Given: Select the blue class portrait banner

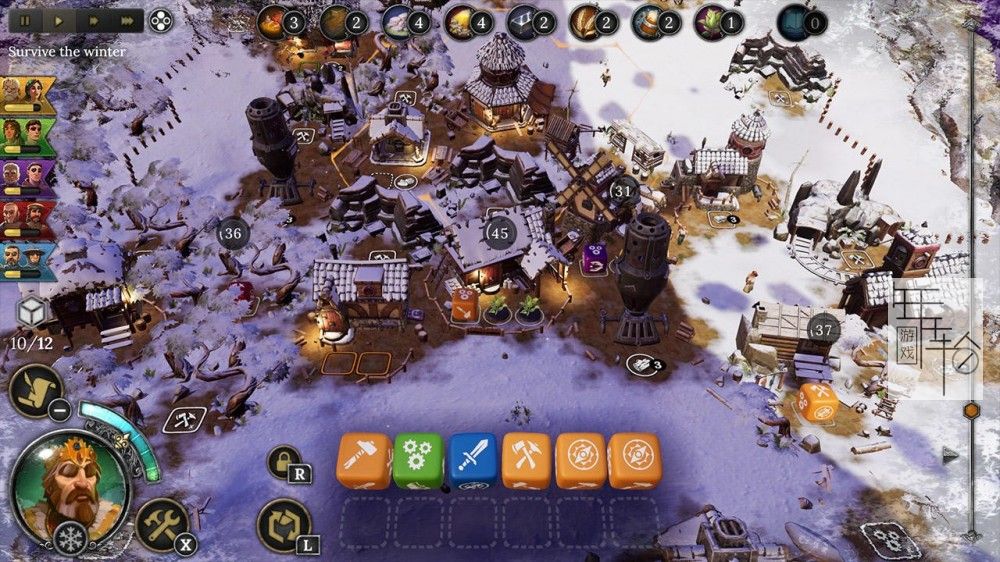Looking at the screenshot, I should pos(27,260).
